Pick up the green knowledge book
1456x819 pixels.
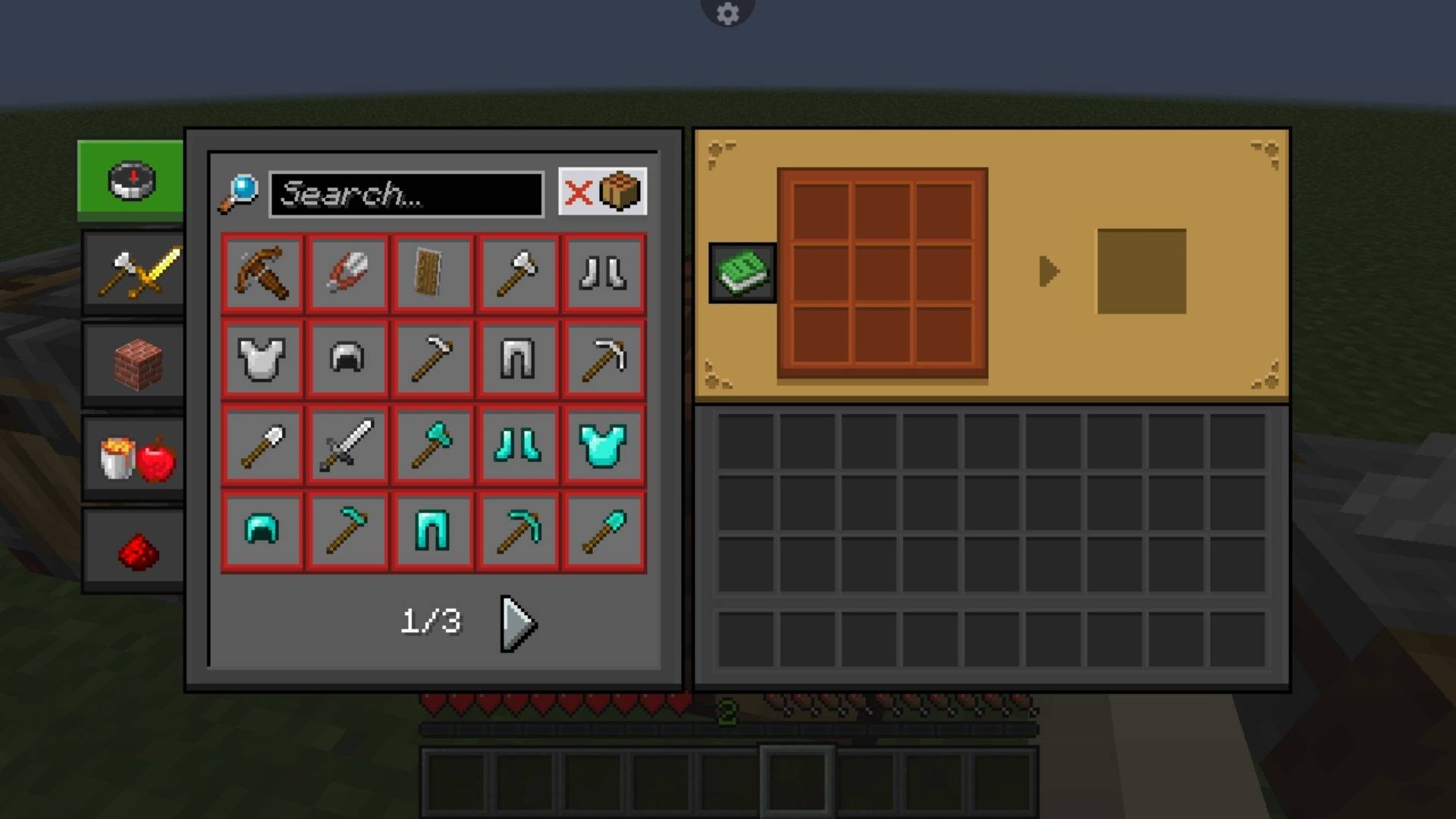739,271
